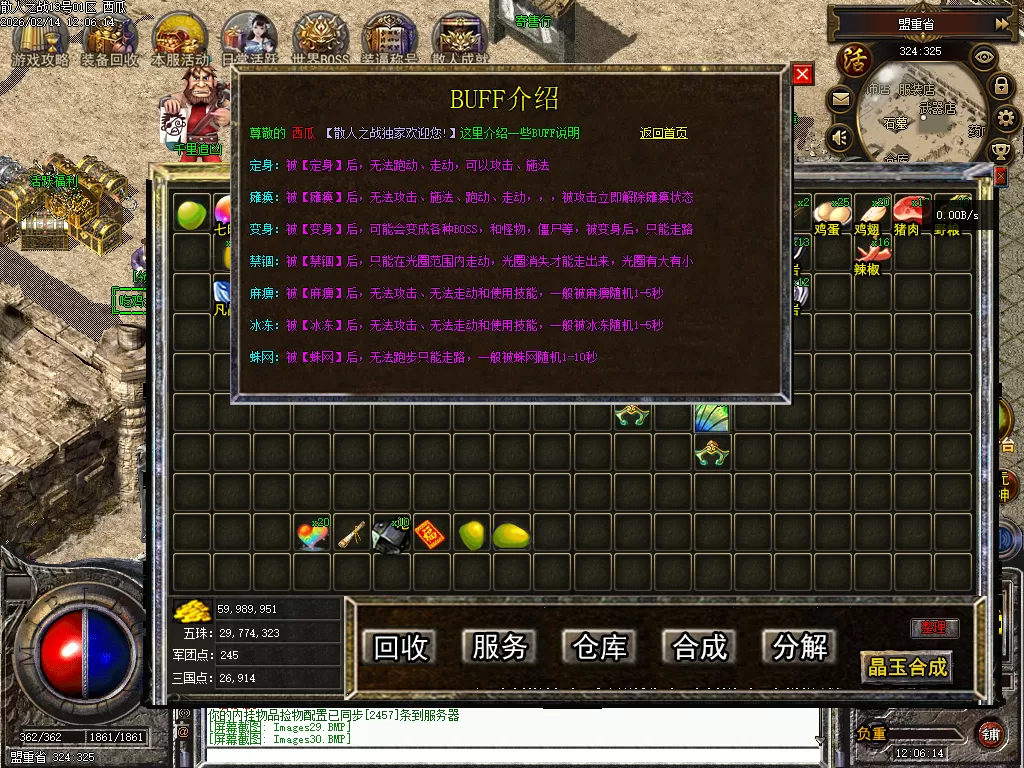This screenshot has width=1024, height=768.
Task: Sort the bag with the red 整理 button
Action: point(934,628)
